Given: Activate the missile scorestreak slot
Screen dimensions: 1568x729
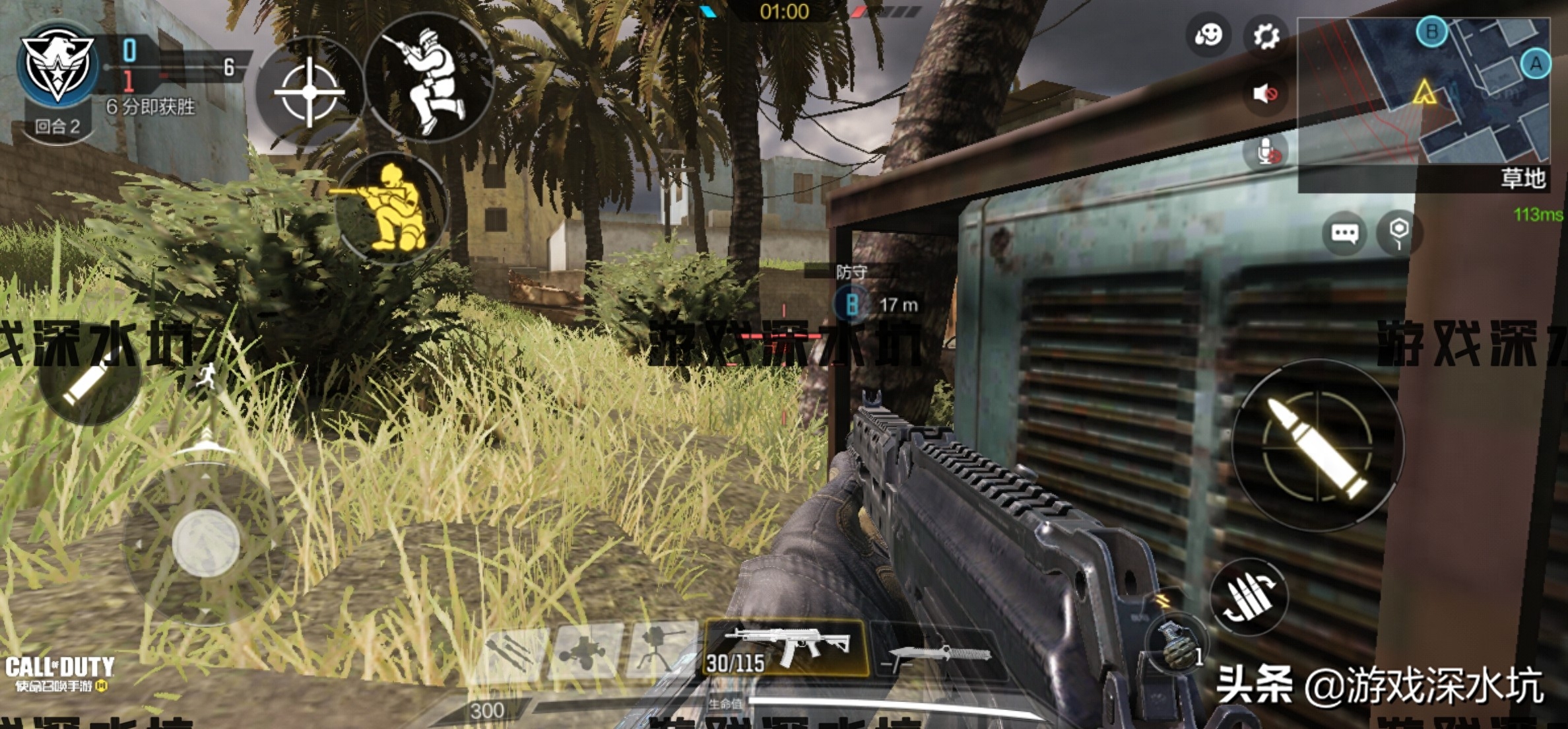Looking at the screenshot, I should [512, 652].
